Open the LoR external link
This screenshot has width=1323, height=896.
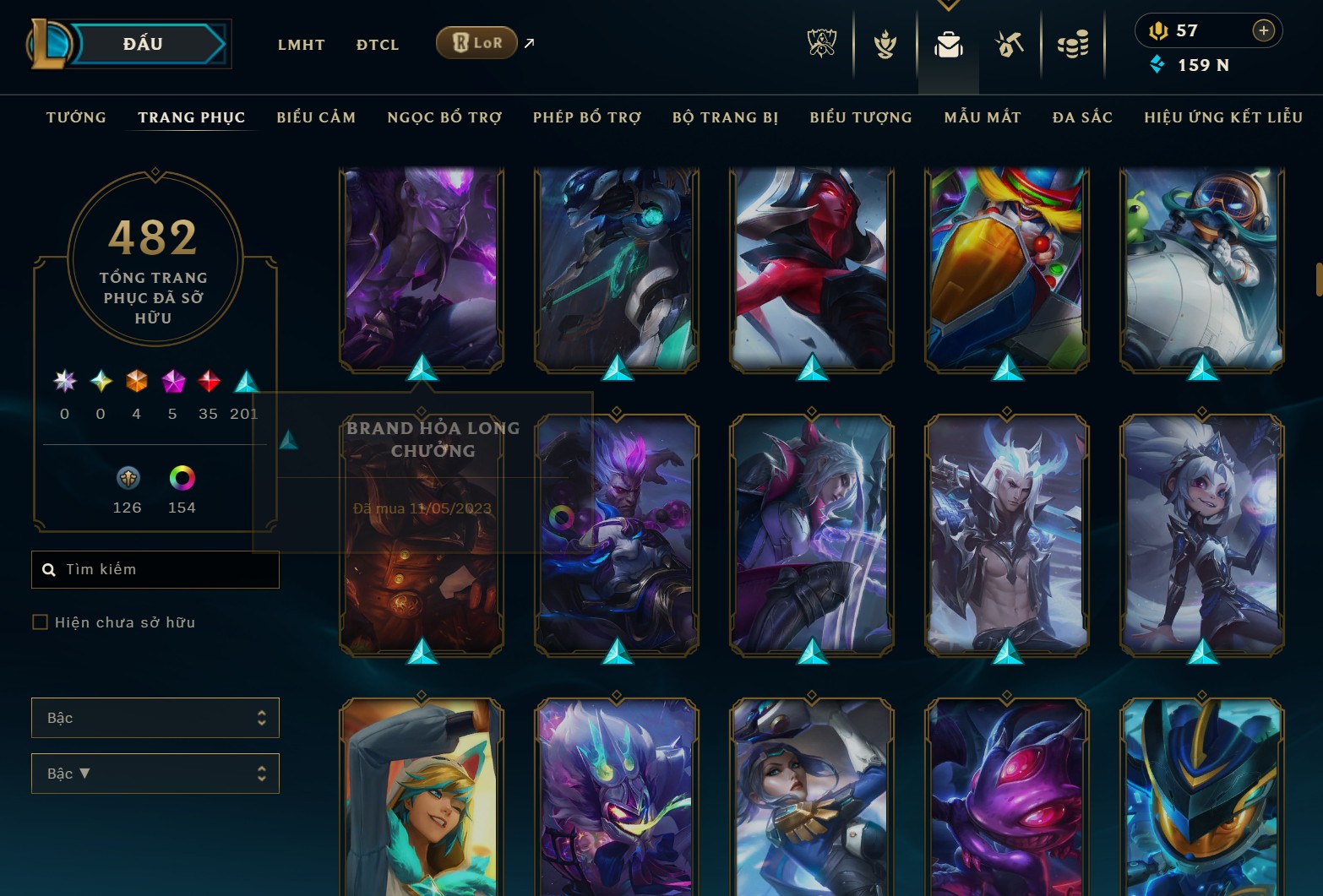pos(476,41)
